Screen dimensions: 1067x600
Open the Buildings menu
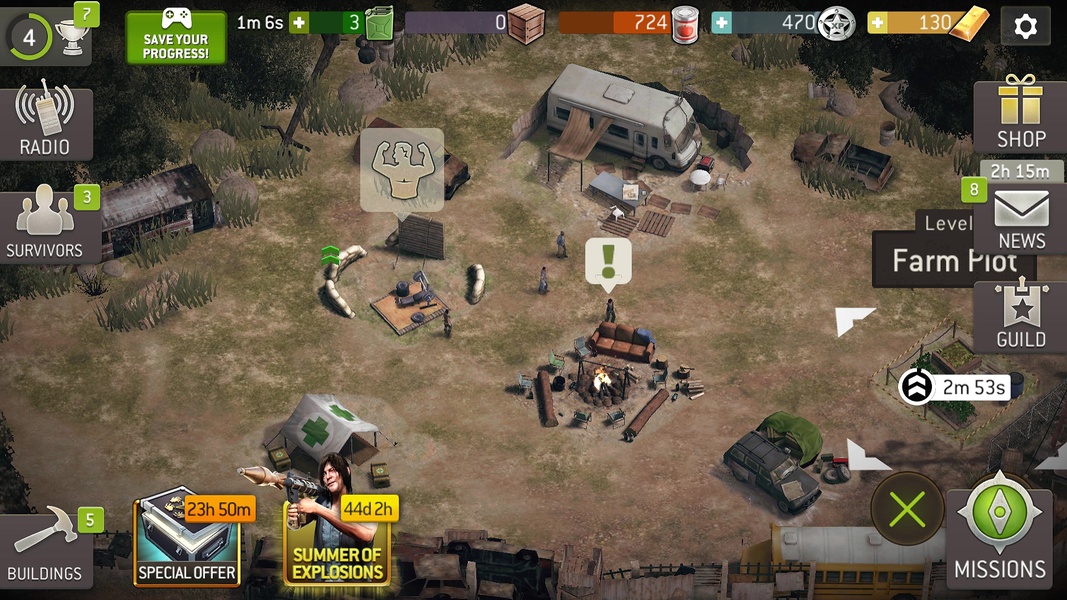(46, 550)
